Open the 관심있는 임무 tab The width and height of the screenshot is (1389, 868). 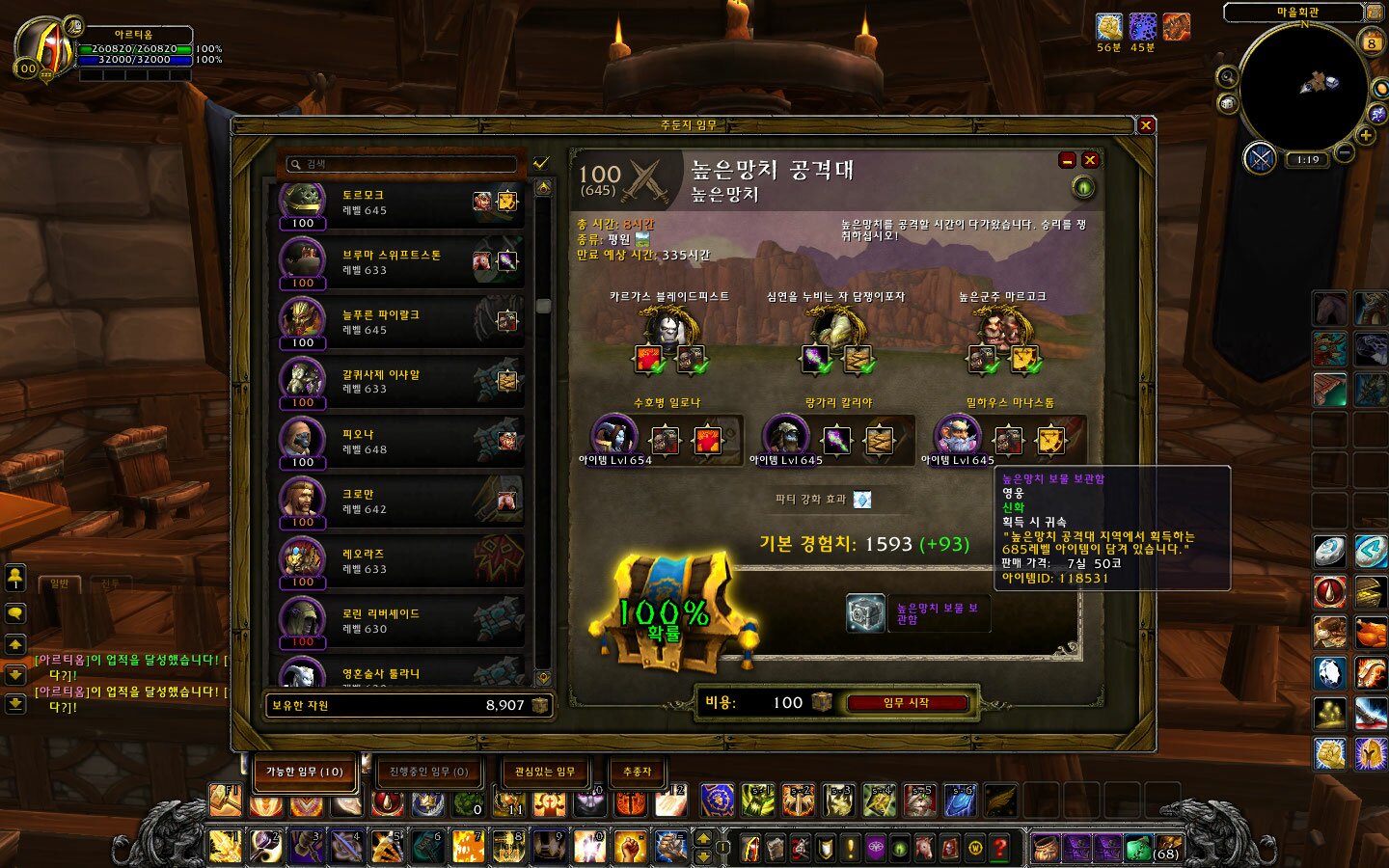pos(545,772)
